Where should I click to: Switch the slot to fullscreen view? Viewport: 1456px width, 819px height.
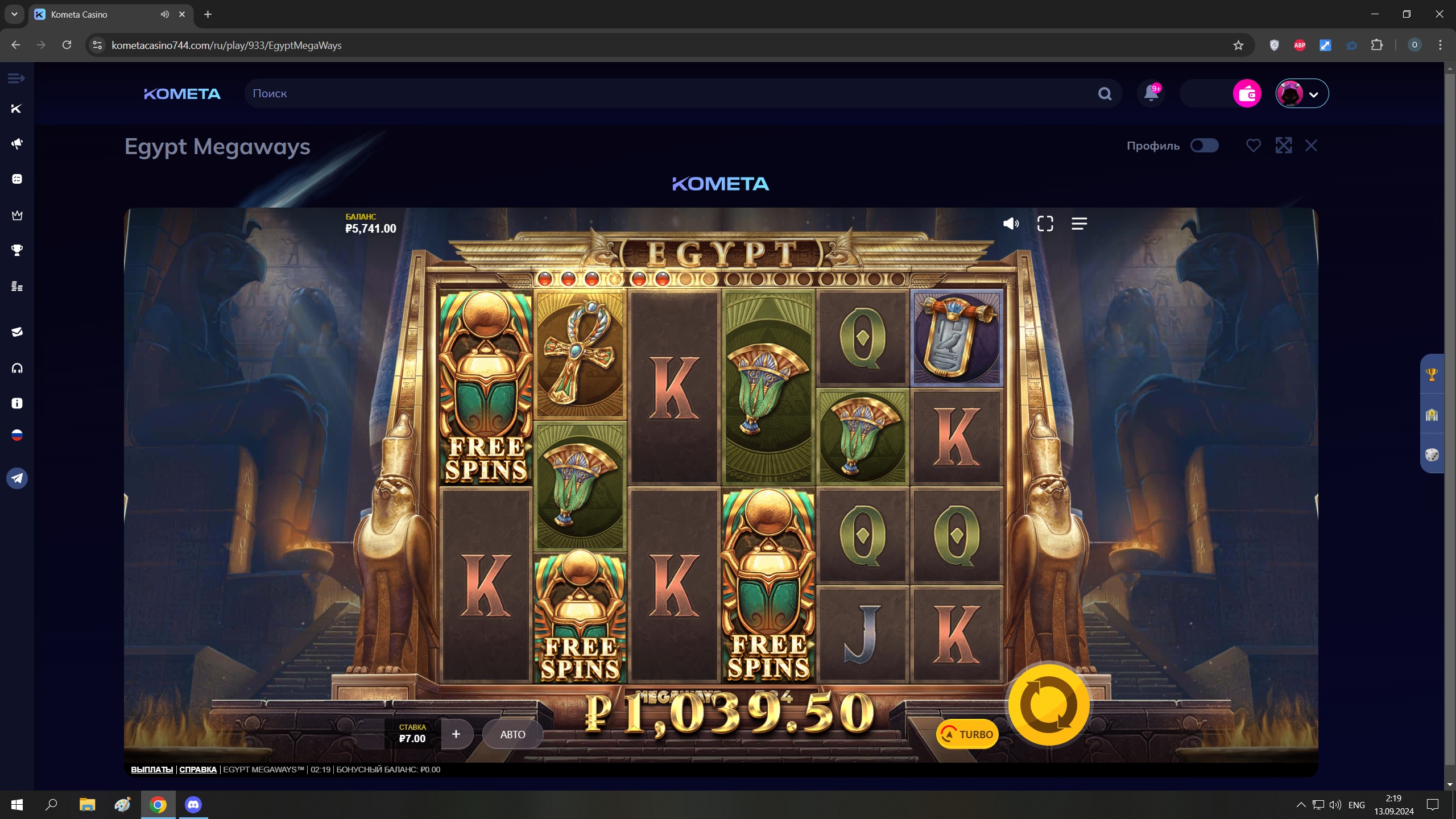point(1045,224)
